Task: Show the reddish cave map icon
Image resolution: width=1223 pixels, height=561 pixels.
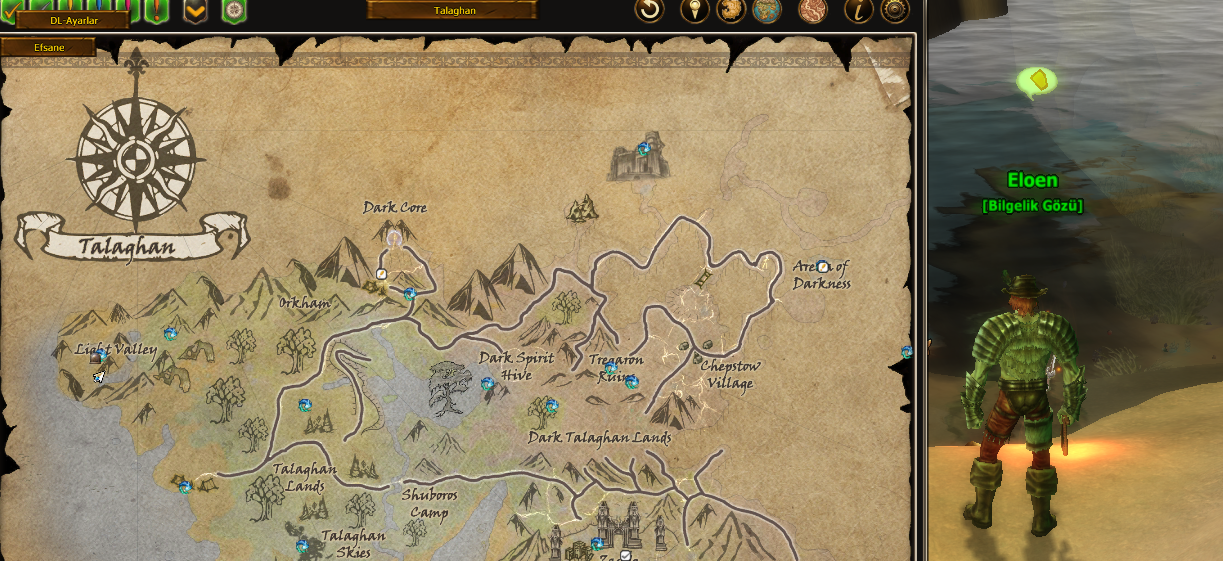Action: pyautogui.click(x=813, y=10)
